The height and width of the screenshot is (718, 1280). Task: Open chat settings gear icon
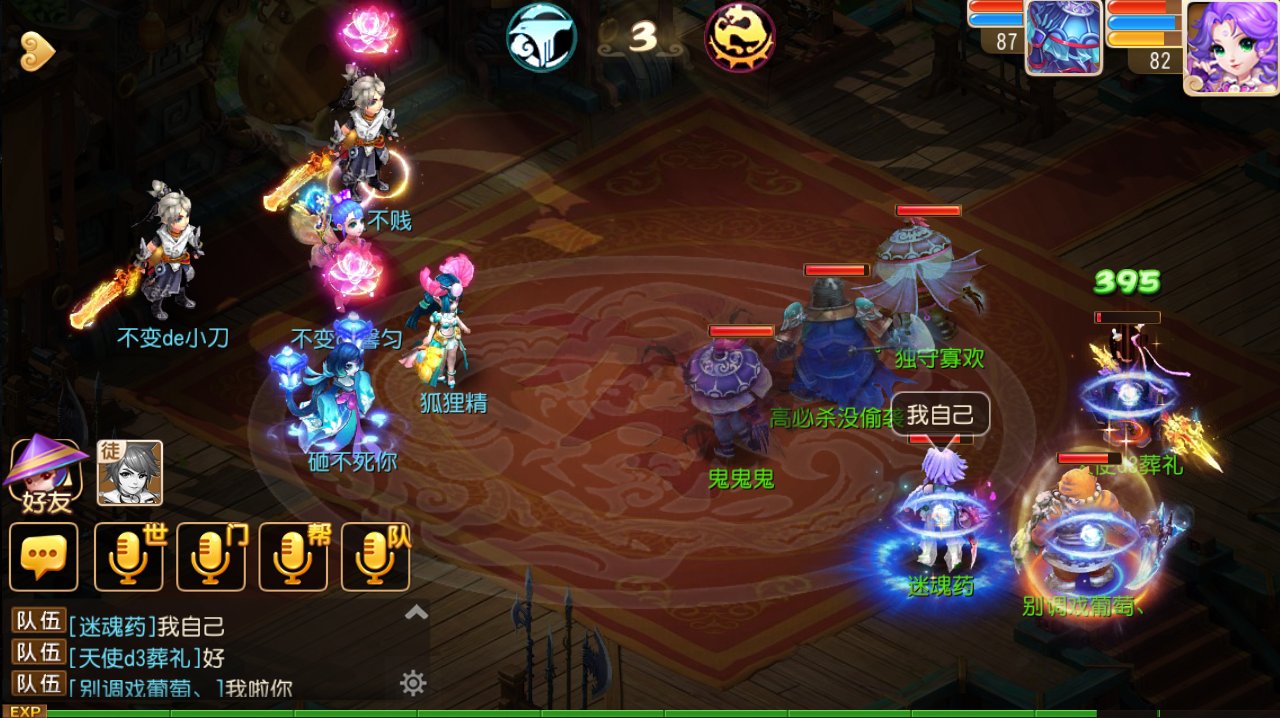click(x=413, y=684)
